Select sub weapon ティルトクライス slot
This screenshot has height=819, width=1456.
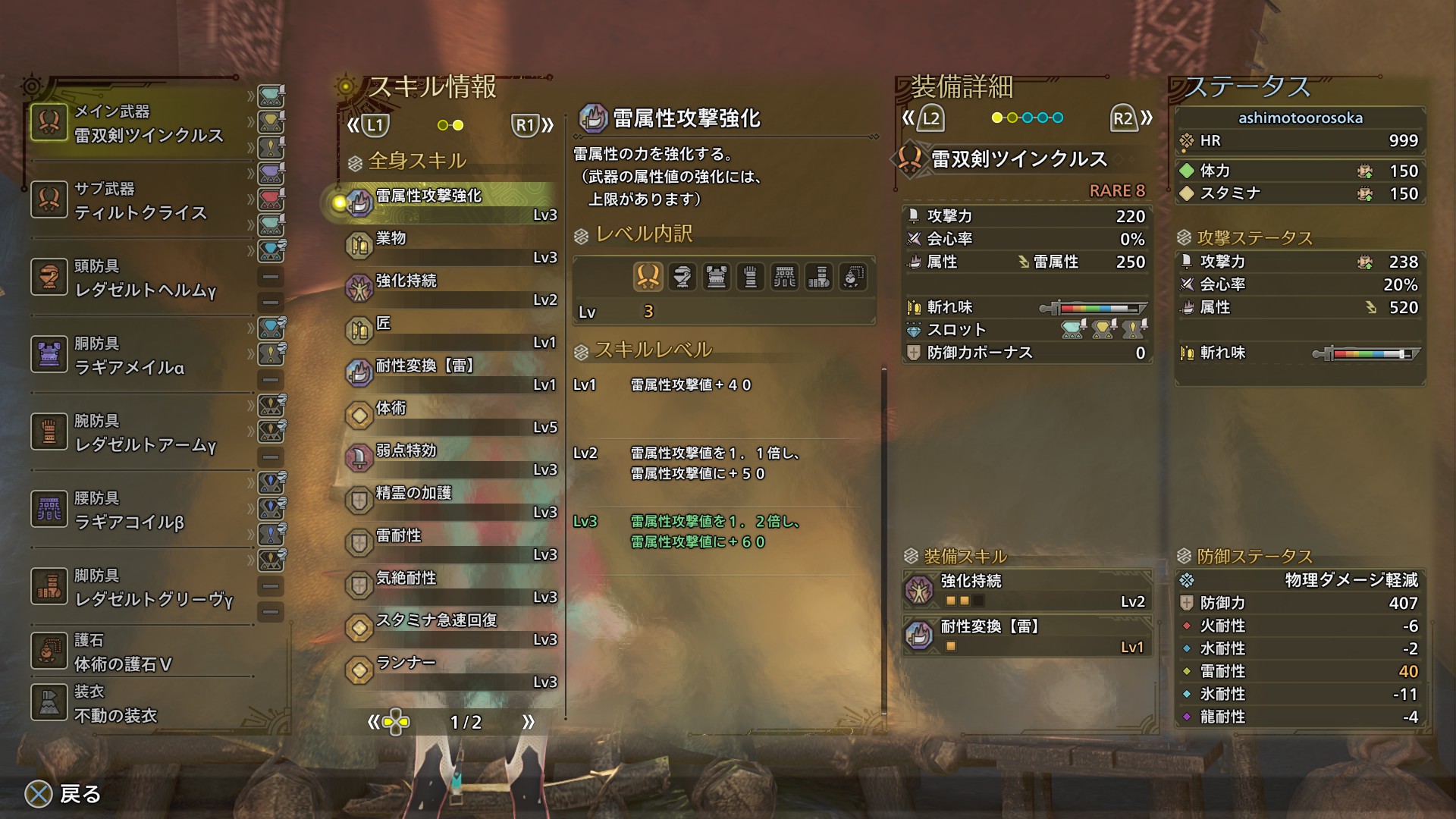(140, 201)
